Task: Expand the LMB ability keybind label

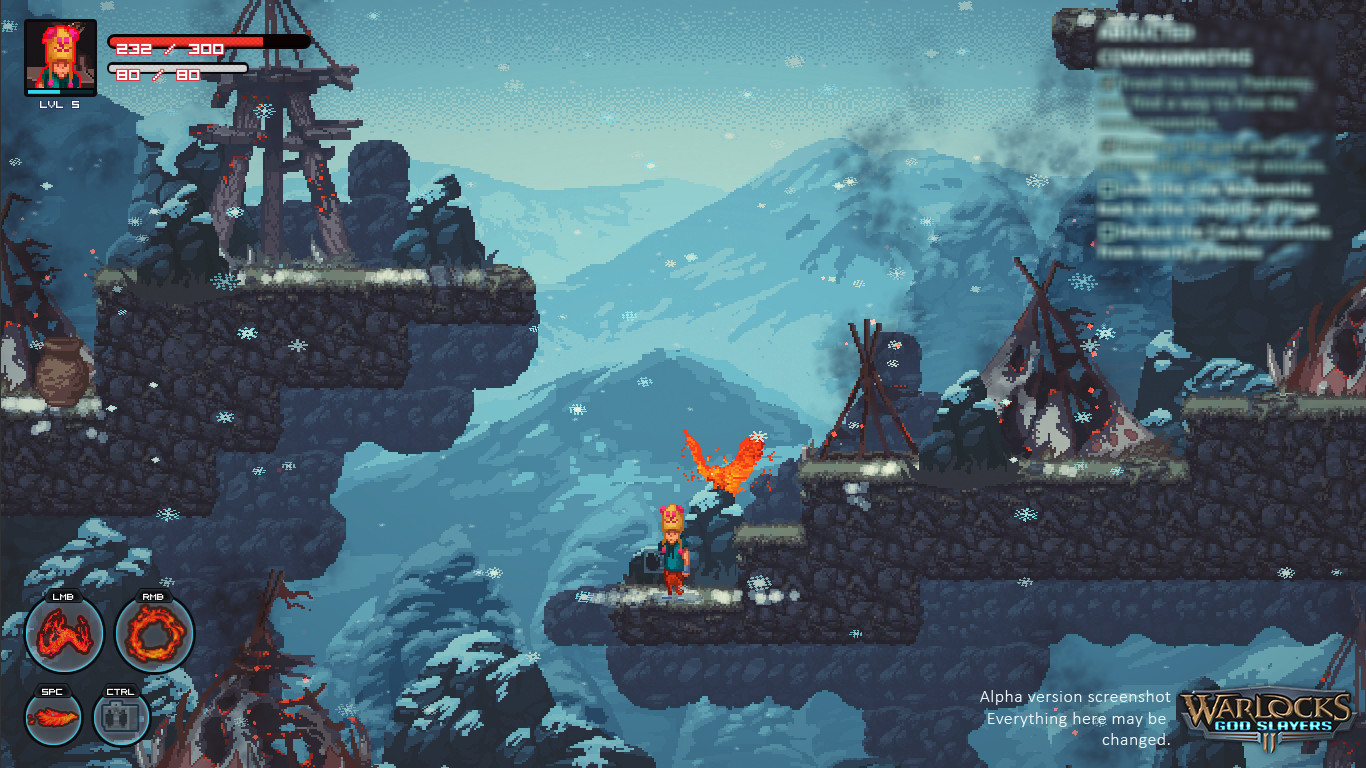Action: [x=62, y=597]
